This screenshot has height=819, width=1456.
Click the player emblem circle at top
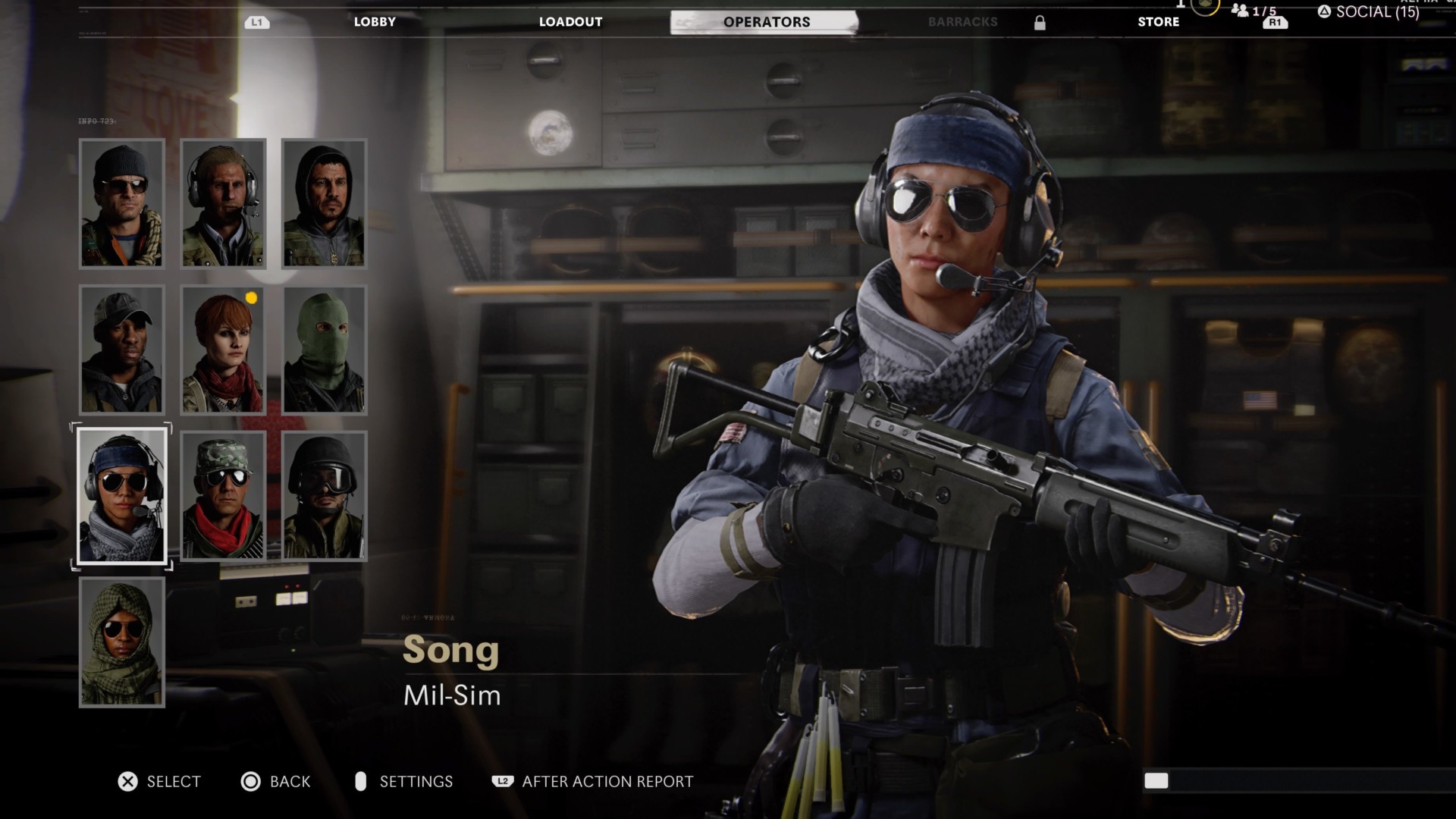(x=1204, y=6)
